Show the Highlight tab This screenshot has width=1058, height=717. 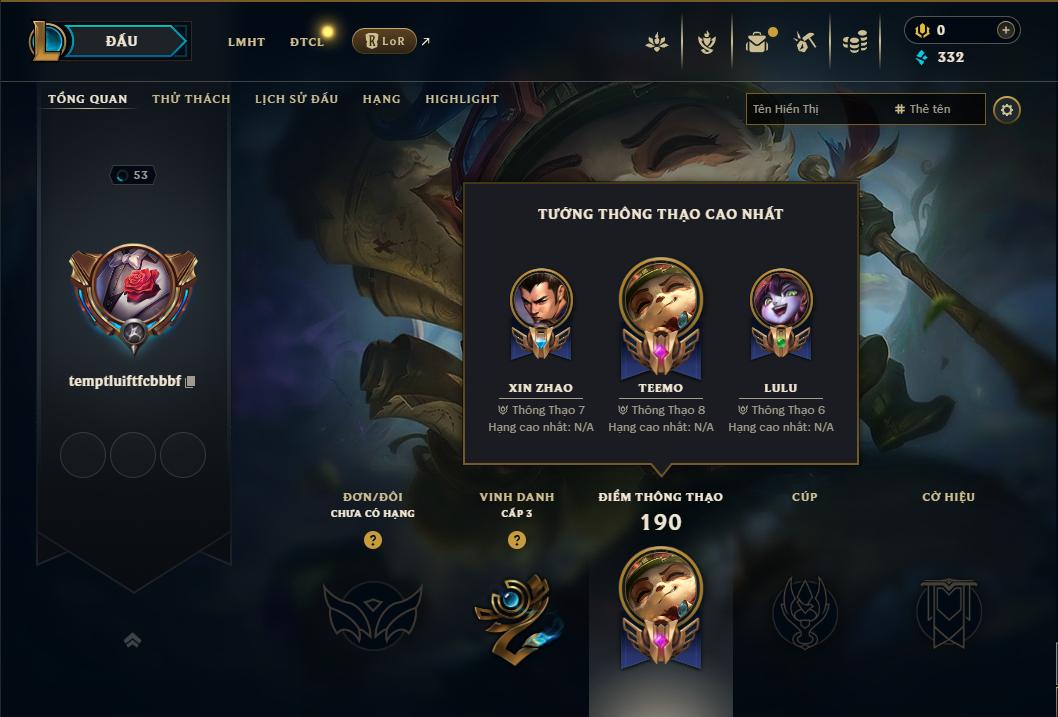coord(461,99)
